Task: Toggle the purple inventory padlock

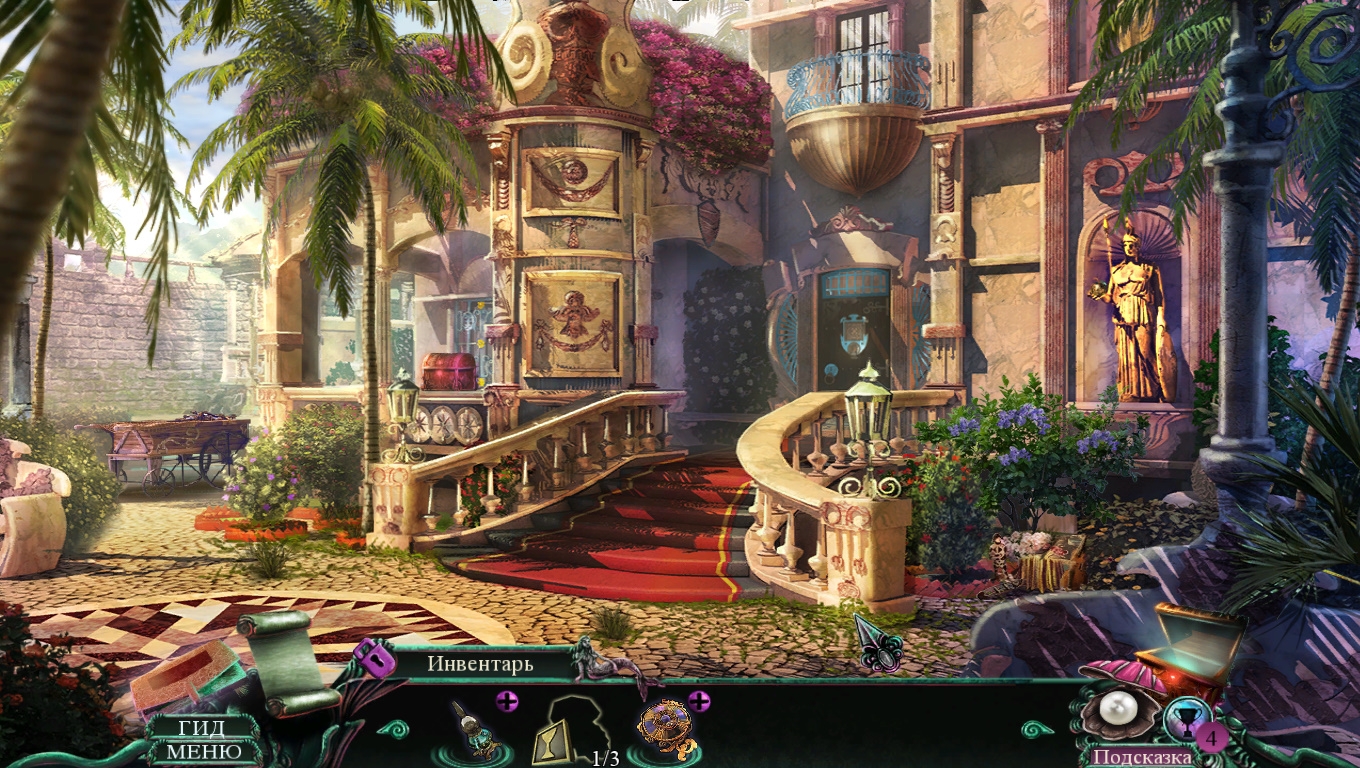Action: pos(373,657)
